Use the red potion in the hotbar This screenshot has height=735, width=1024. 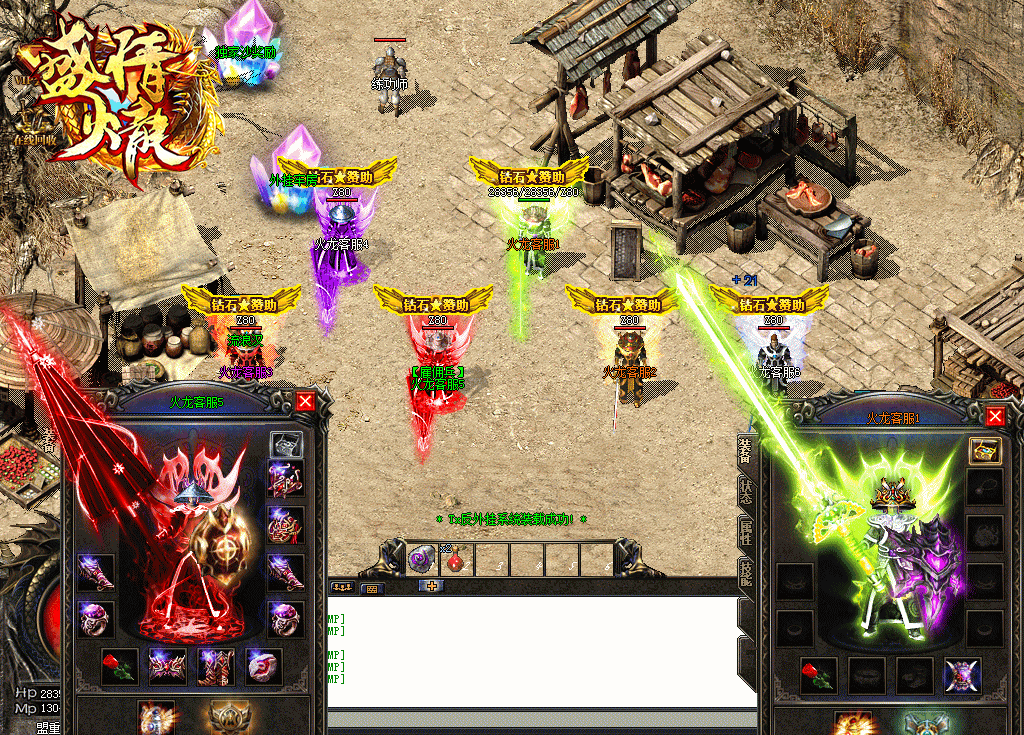pyautogui.click(x=455, y=560)
